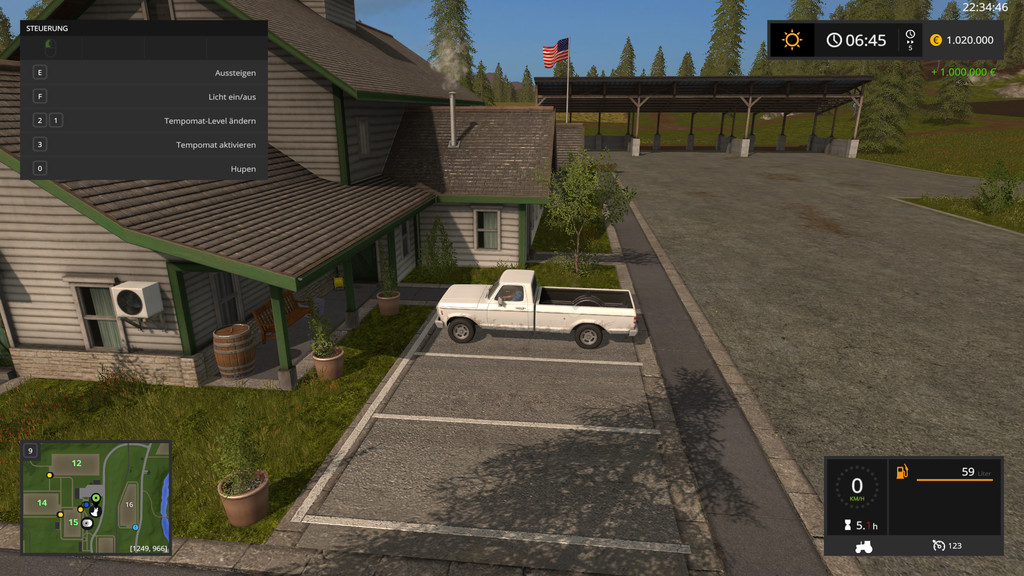Screen dimensions: 1024x576
Task: Select field 14 on the minimap
Action: 42,502
